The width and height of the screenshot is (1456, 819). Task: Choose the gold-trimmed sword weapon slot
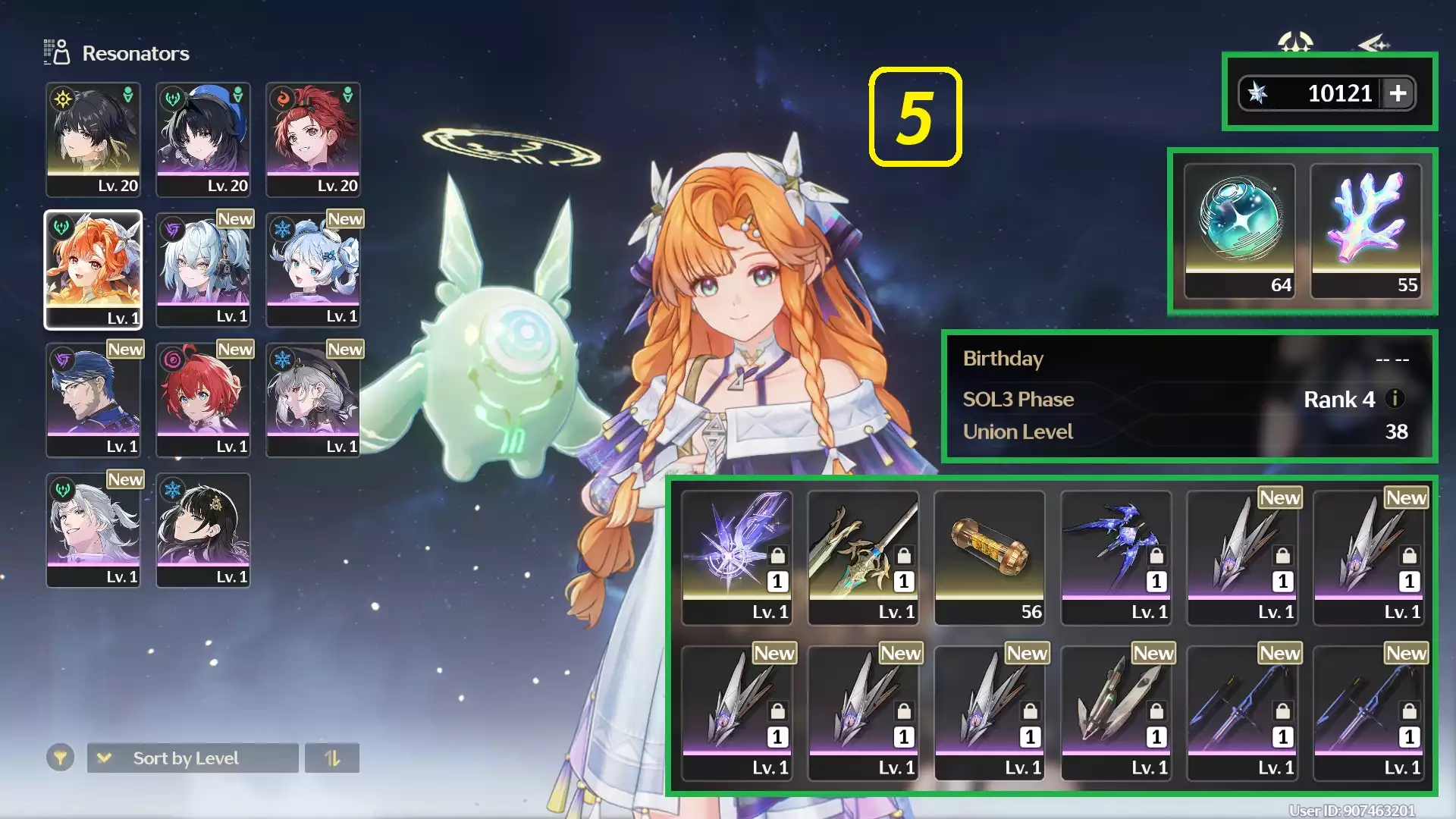(x=863, y=557)
